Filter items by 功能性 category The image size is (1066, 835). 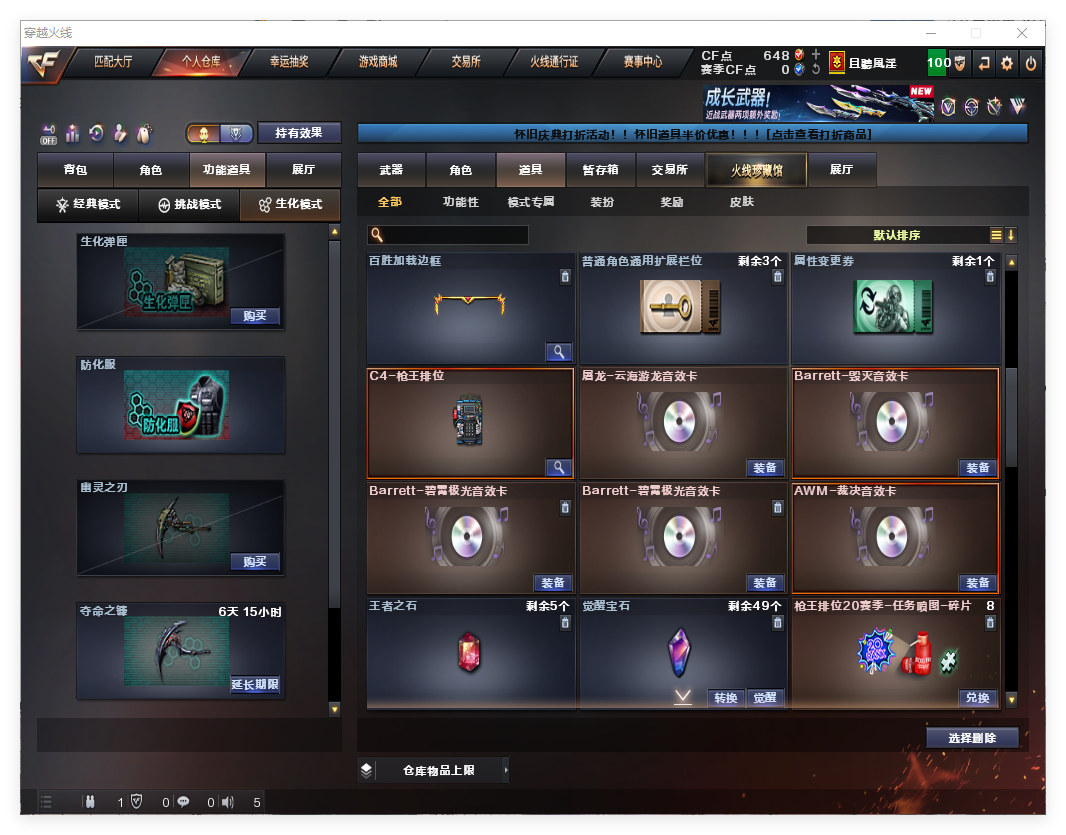pos(460,202)
